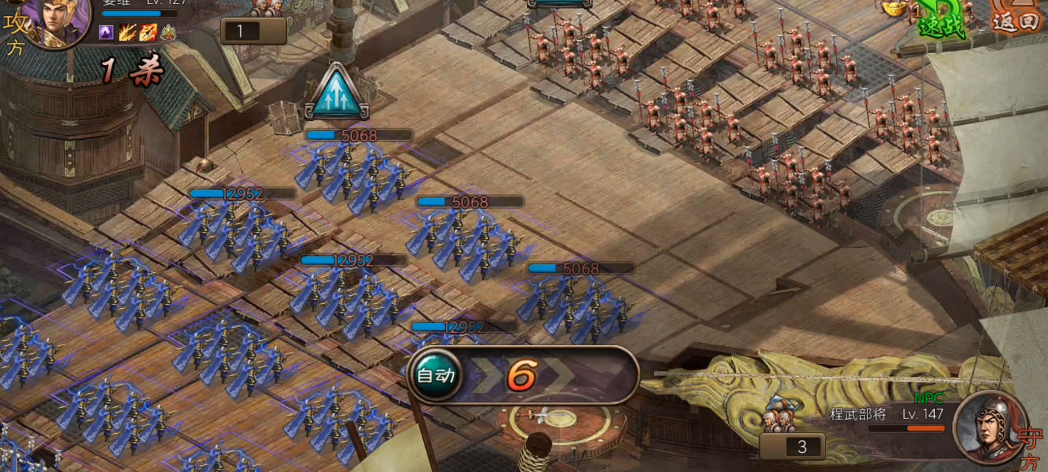Activate the blue triple-arrow formation icon

[338, 95]
